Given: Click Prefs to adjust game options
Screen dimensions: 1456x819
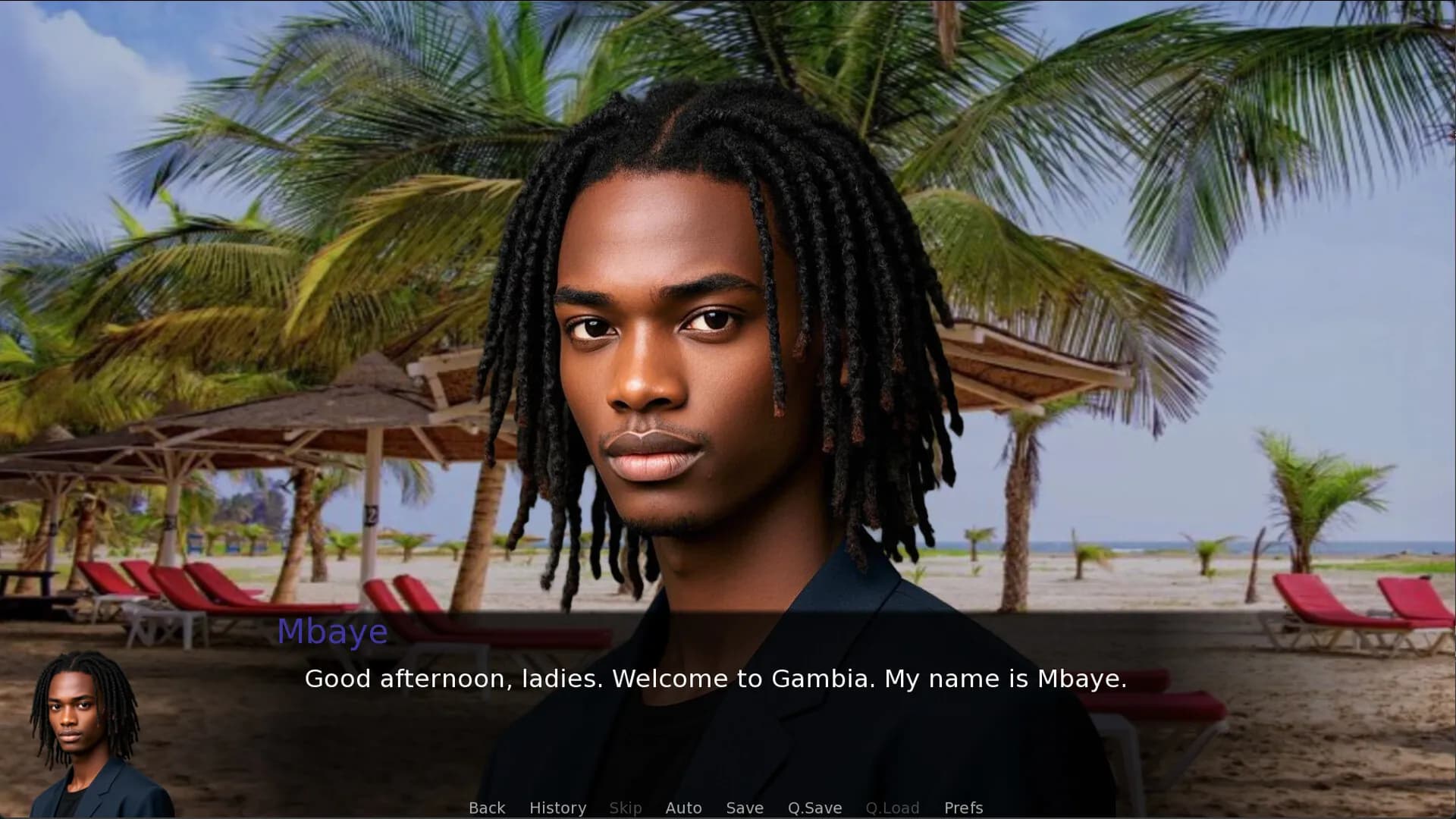Looking at the screenshot, I should pos(963,808).
